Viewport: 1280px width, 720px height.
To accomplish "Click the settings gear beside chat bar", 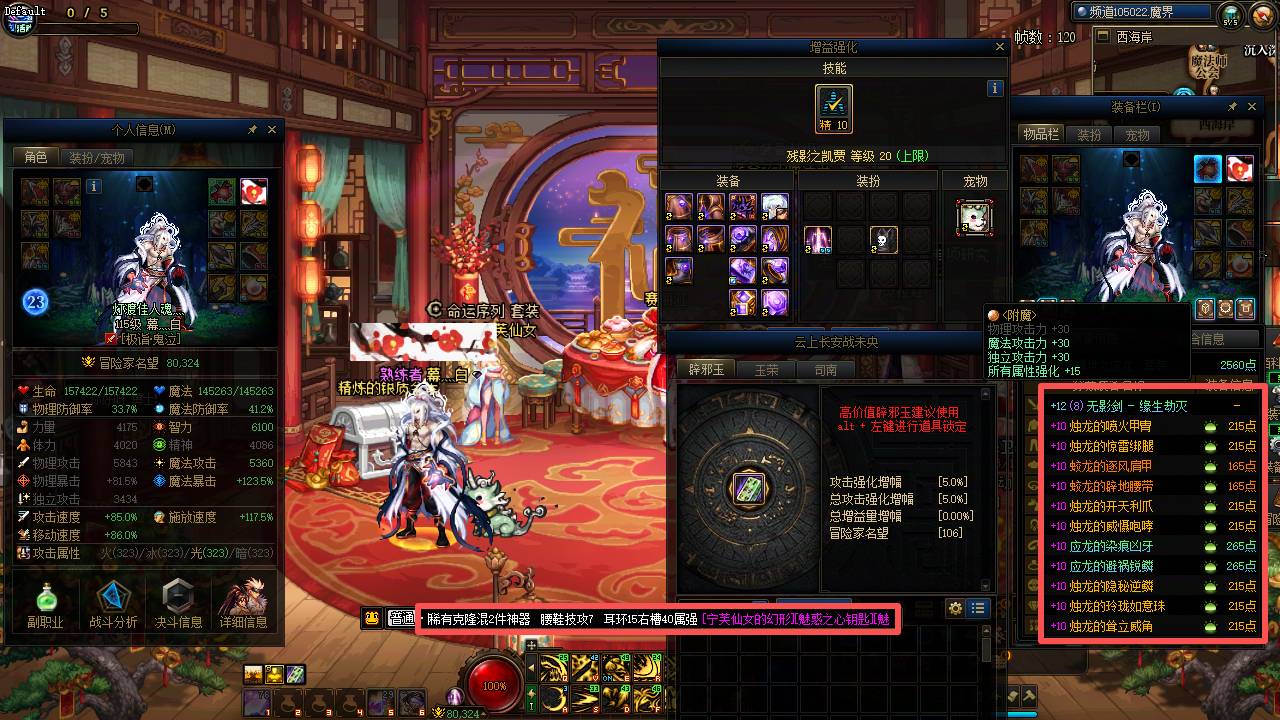I will (955, 608).
